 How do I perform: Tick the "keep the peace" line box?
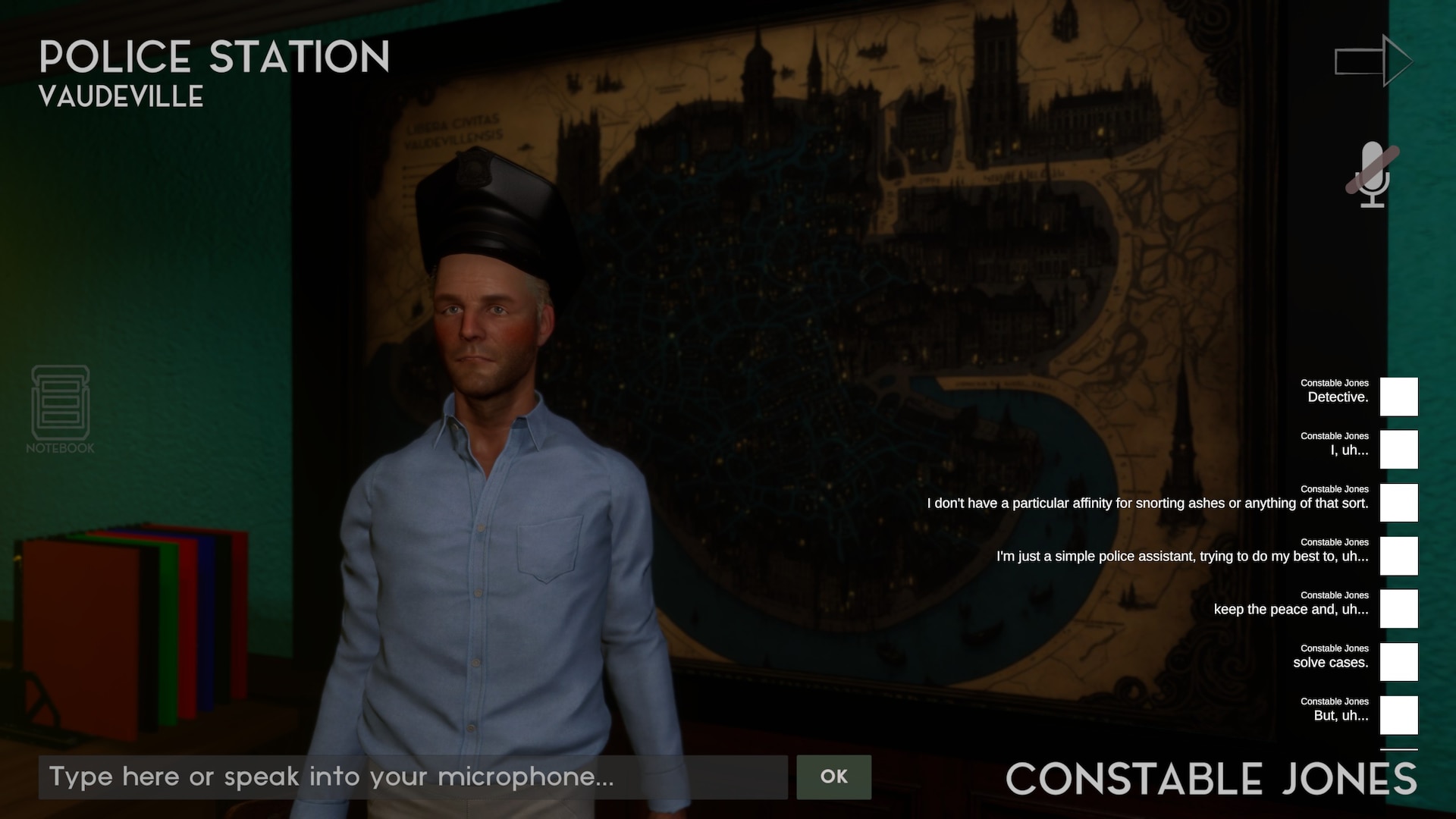coord(1398,609)
